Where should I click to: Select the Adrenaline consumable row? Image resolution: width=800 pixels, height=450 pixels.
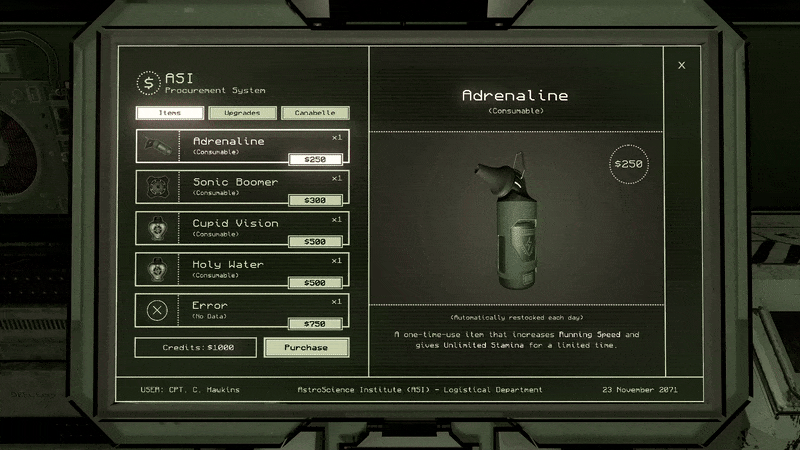[x=242, y=146]
